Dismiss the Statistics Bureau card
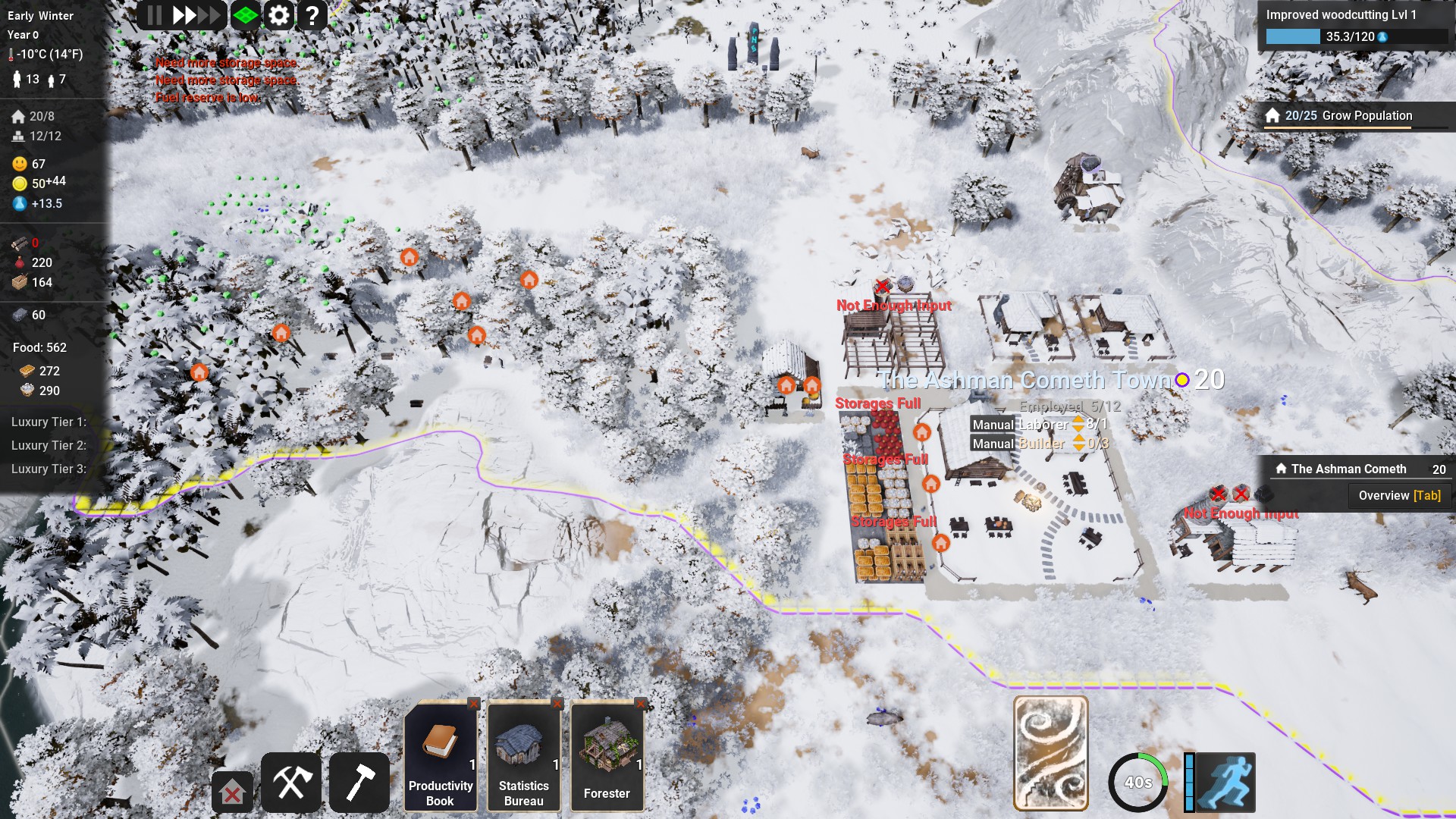 point(557,704)
